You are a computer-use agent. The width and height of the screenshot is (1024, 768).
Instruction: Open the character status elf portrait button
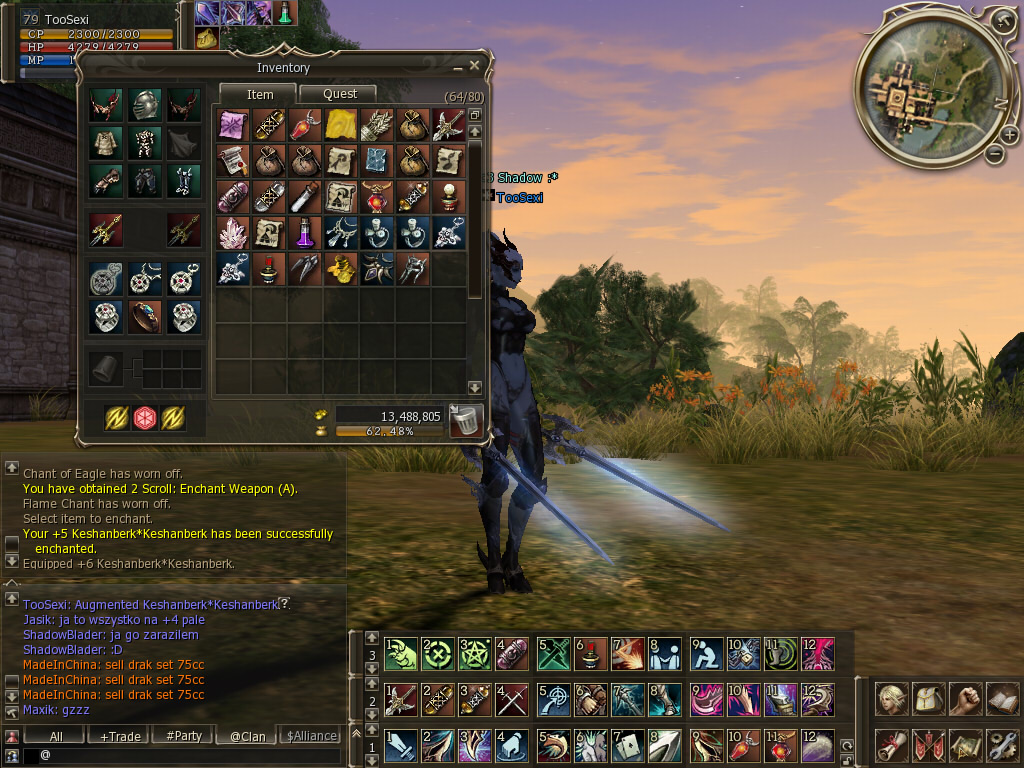point(892,697)
